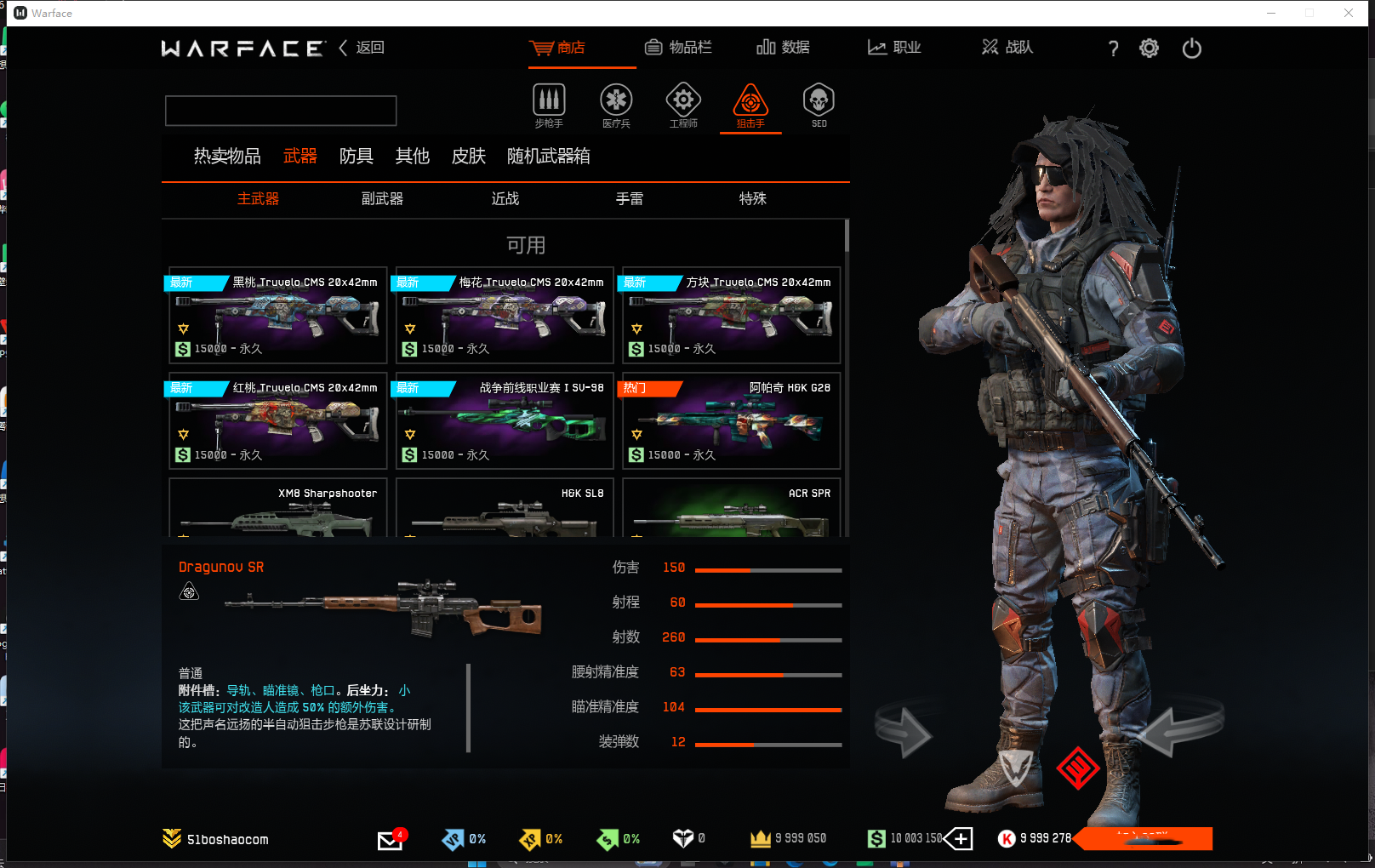
Task: Show the 防具 armor category
Action: pos(356,156)
